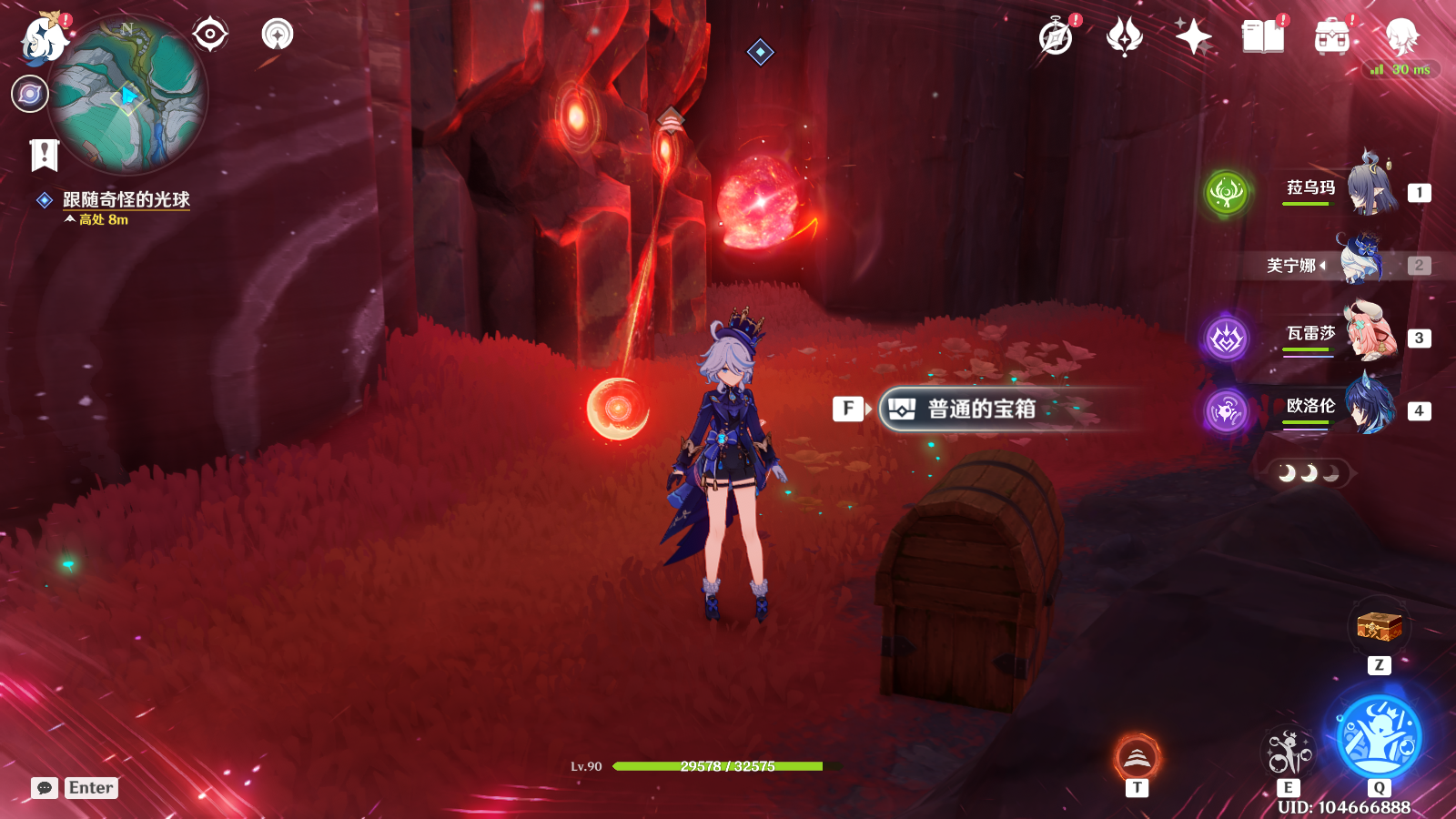This screenshot has height=819, width=1456.
Task: Use the treasure chest gadget
Action: [x=1379, y=626]
